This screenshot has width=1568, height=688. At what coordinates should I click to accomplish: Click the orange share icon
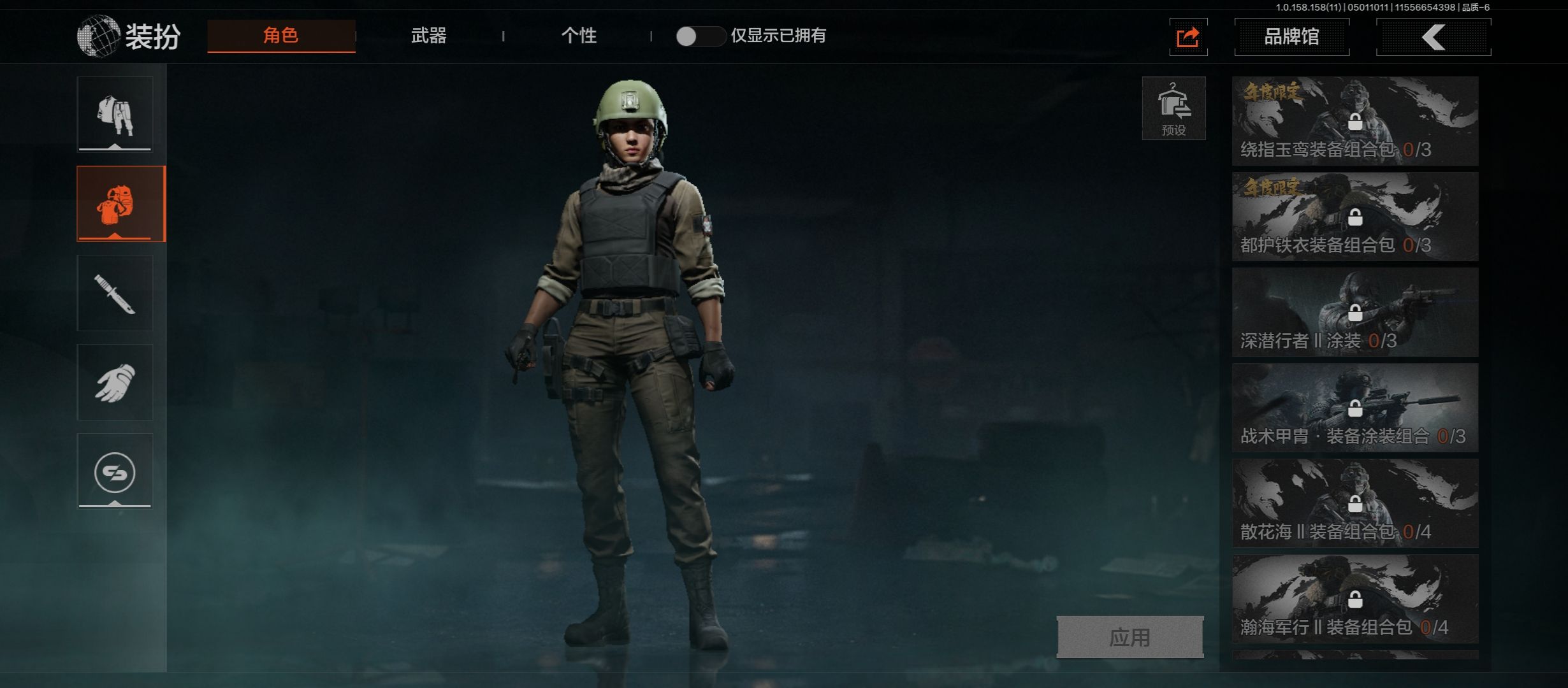pos(1188,38)
